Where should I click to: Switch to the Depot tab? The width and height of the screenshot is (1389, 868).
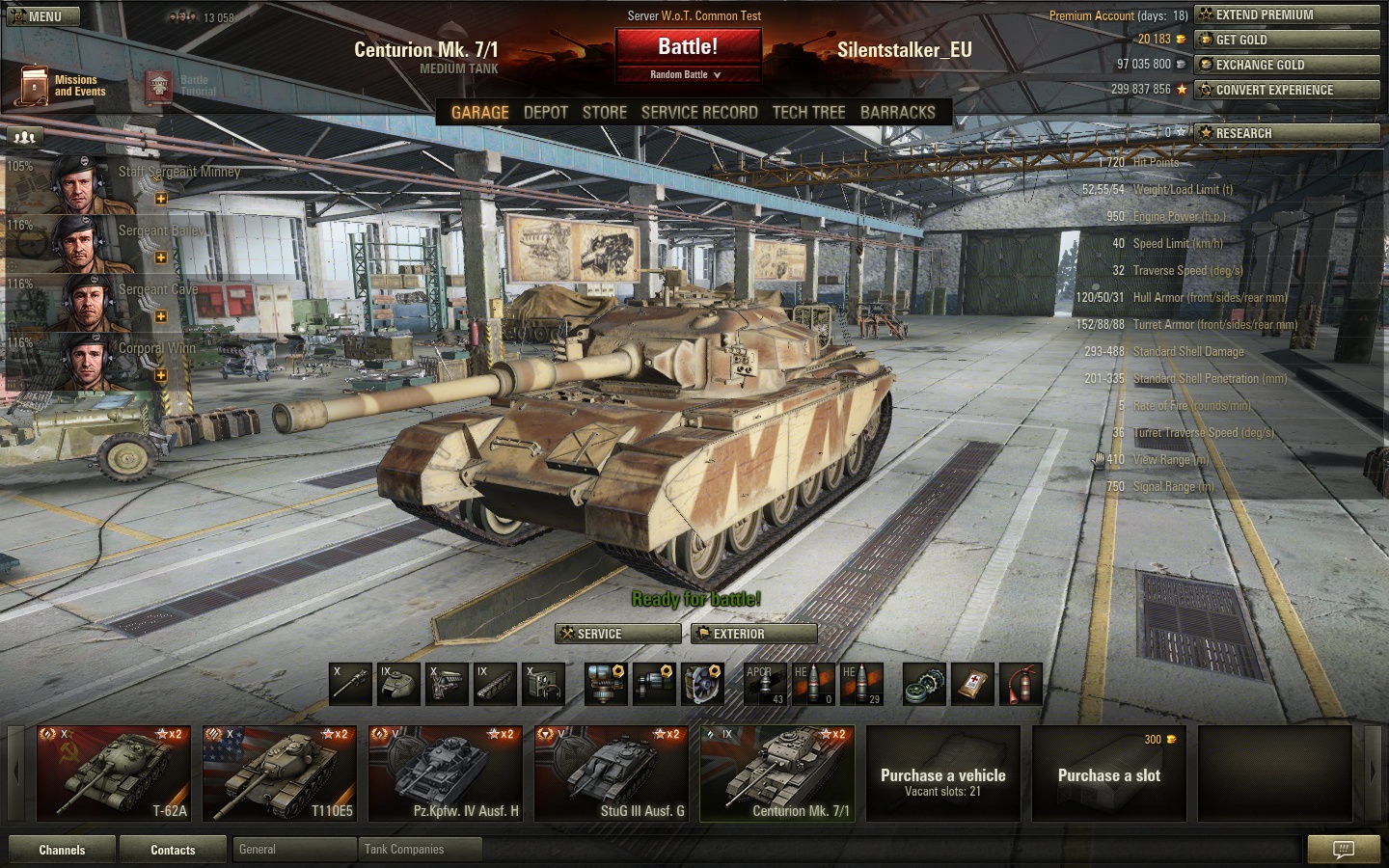click(545, 112)
